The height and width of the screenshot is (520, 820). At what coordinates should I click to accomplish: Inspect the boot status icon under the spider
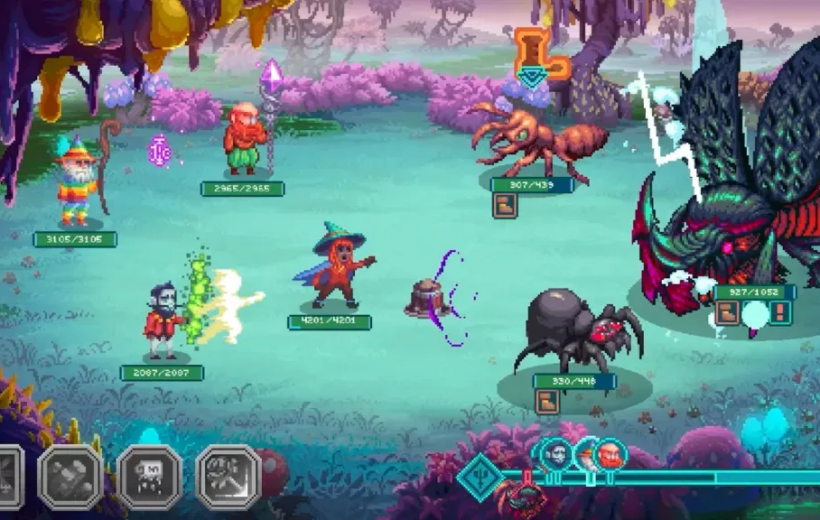coord(547,402)
